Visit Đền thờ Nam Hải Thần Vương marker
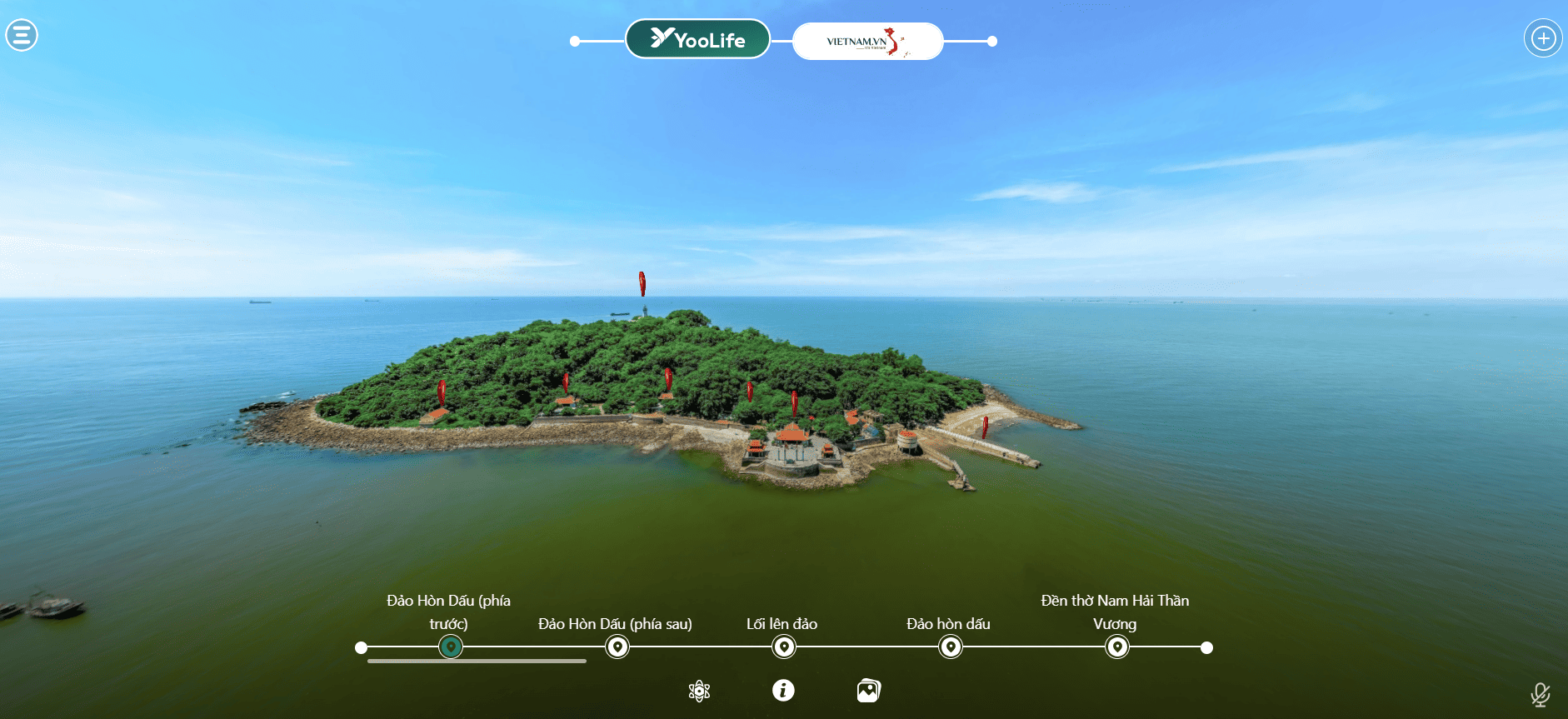 1117,647
